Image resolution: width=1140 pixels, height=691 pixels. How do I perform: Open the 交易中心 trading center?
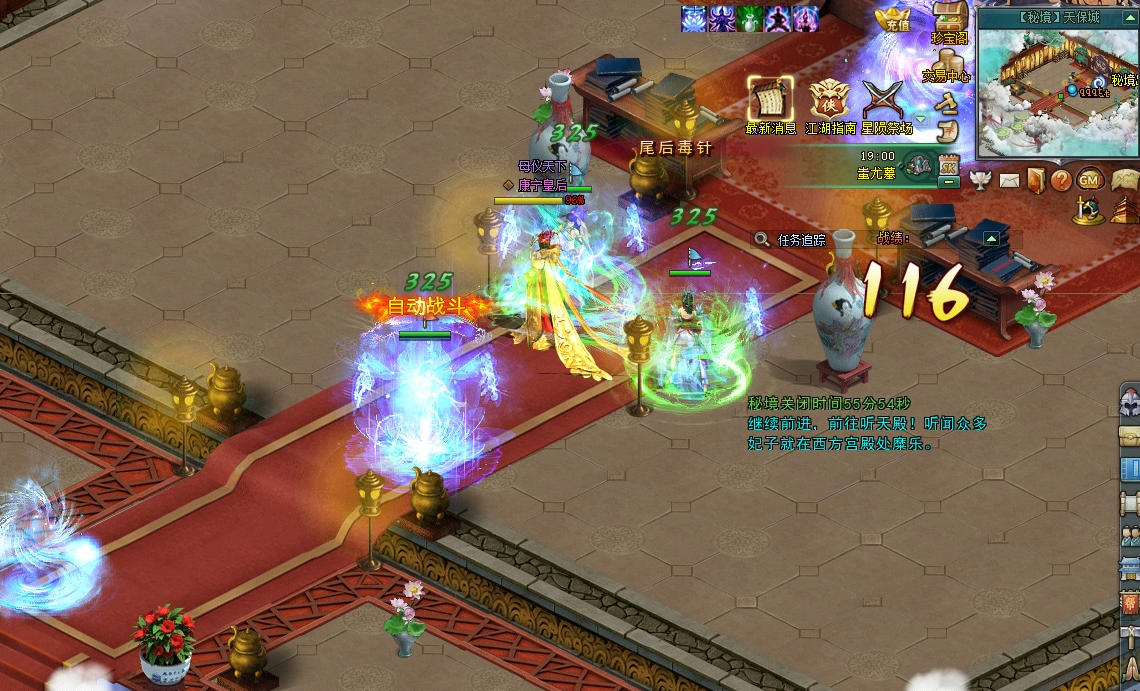pyautogui.click(x=947, y=64)
